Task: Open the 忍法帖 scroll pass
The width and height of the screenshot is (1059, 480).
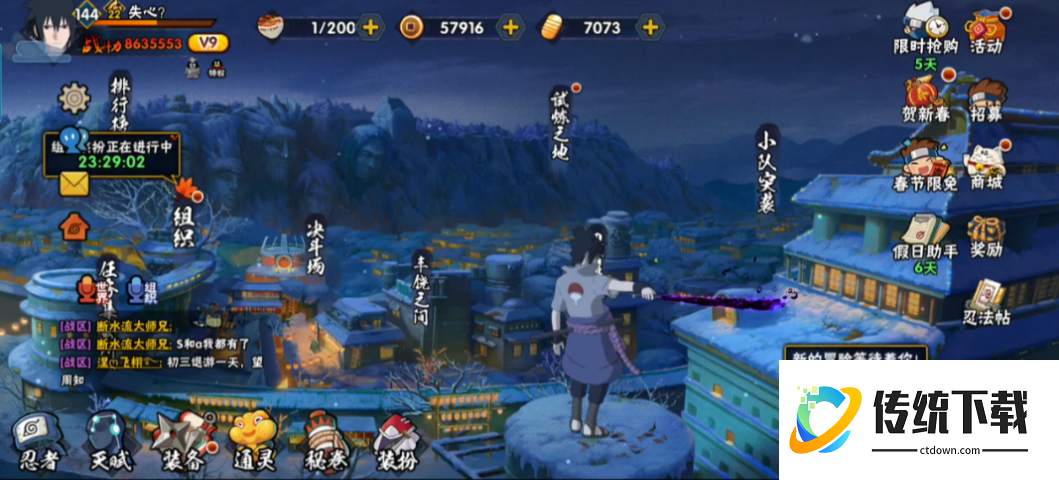Action: tap(987, 300)
